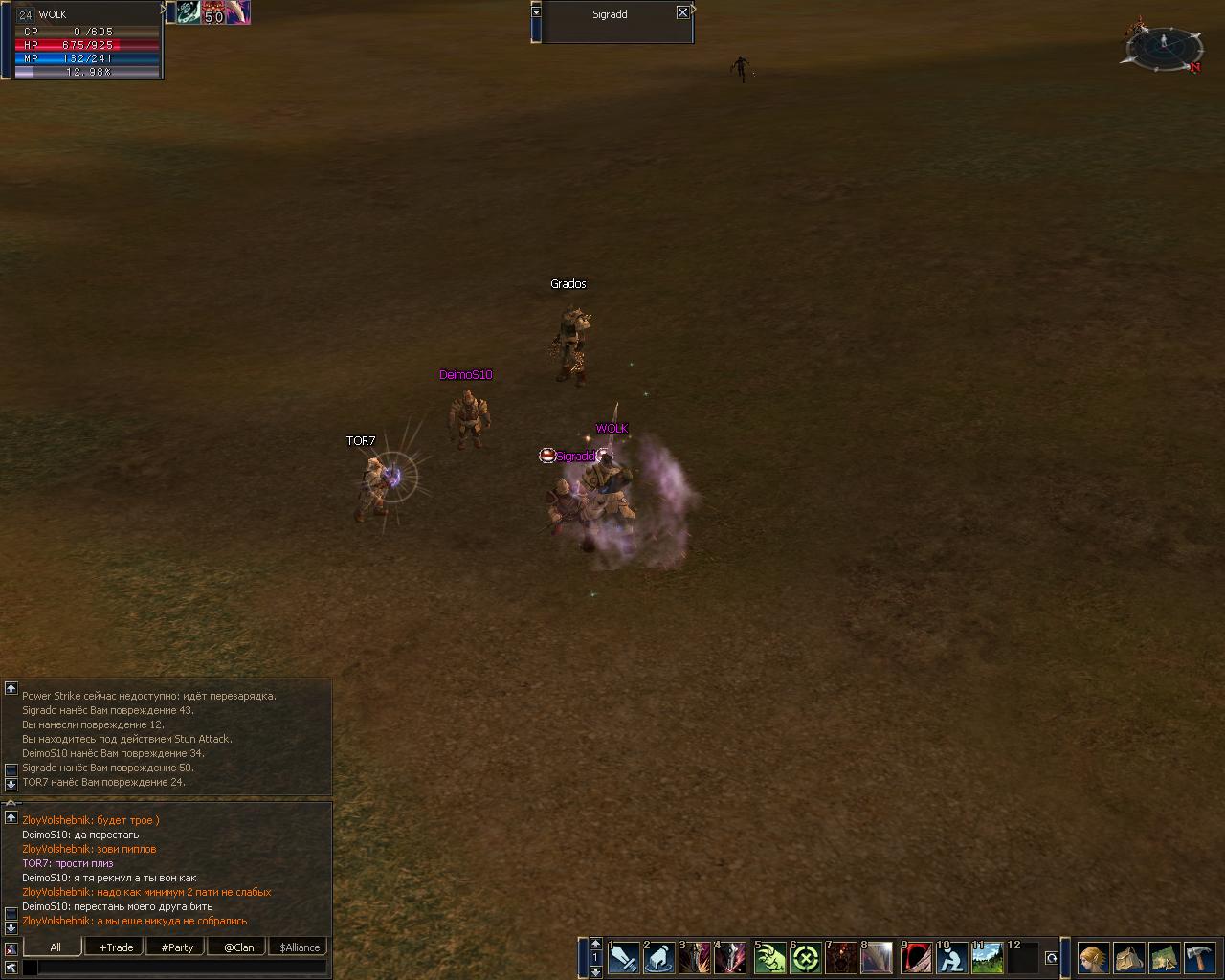Viewport: 1225px width, 980px height.
Task: Switch to the #Party chat tab
Action: click(177, 947)
